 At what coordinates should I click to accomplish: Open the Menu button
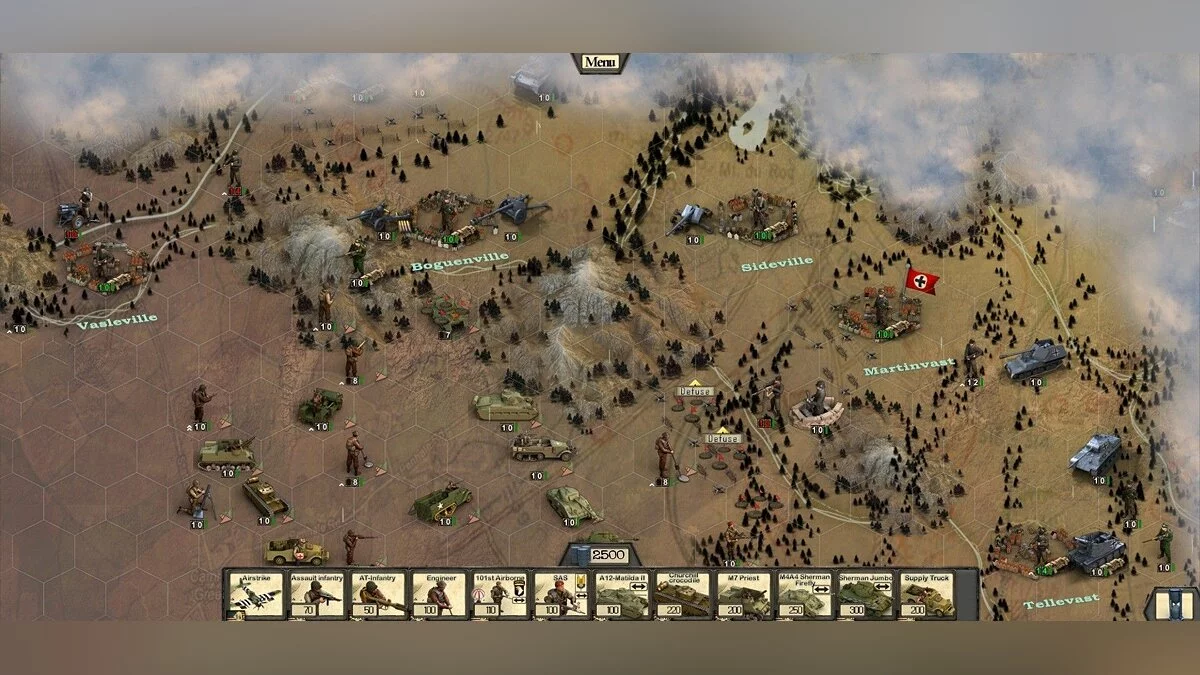click(x=600, y=62)
